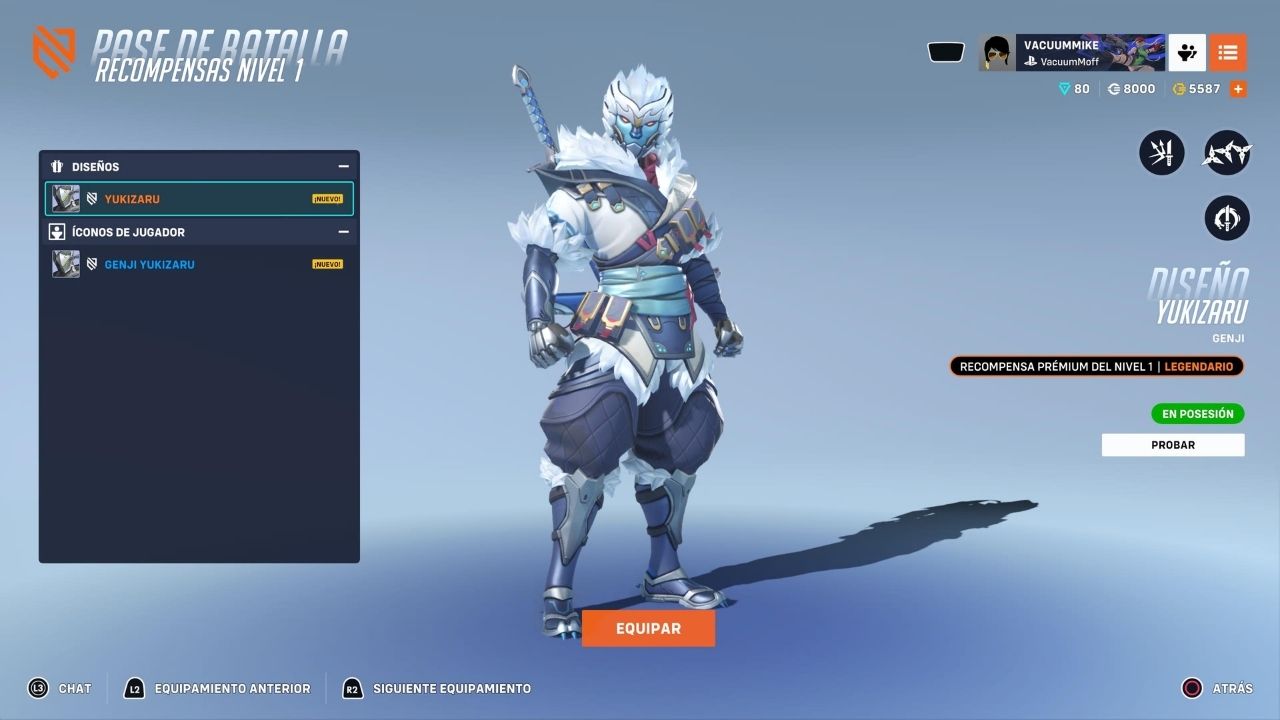
Task: Collapse the Diseños section
Action: click(343, 167)
